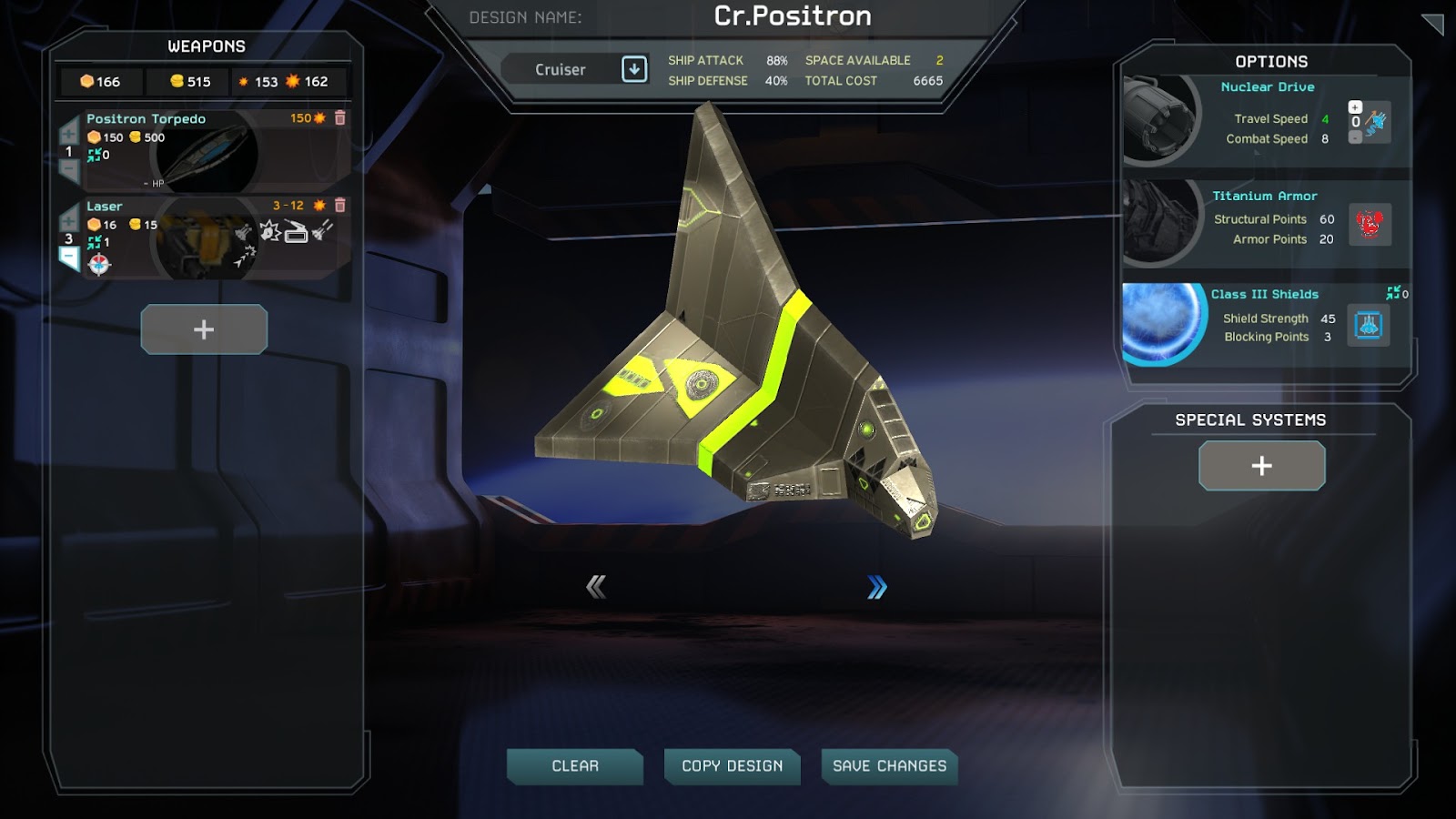Click the triangle corner button at top right
Screen dimensions: 1456x819
point(1434,24)
